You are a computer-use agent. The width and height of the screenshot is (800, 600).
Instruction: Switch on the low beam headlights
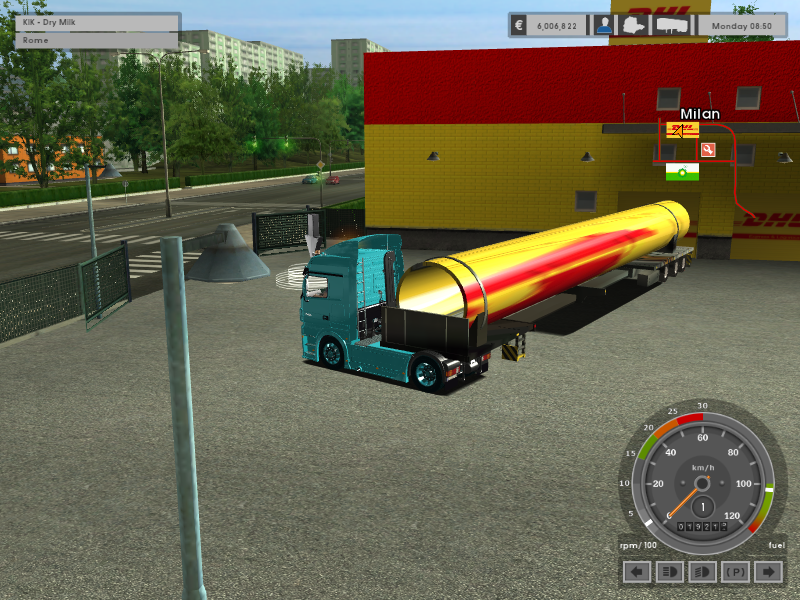669,572
